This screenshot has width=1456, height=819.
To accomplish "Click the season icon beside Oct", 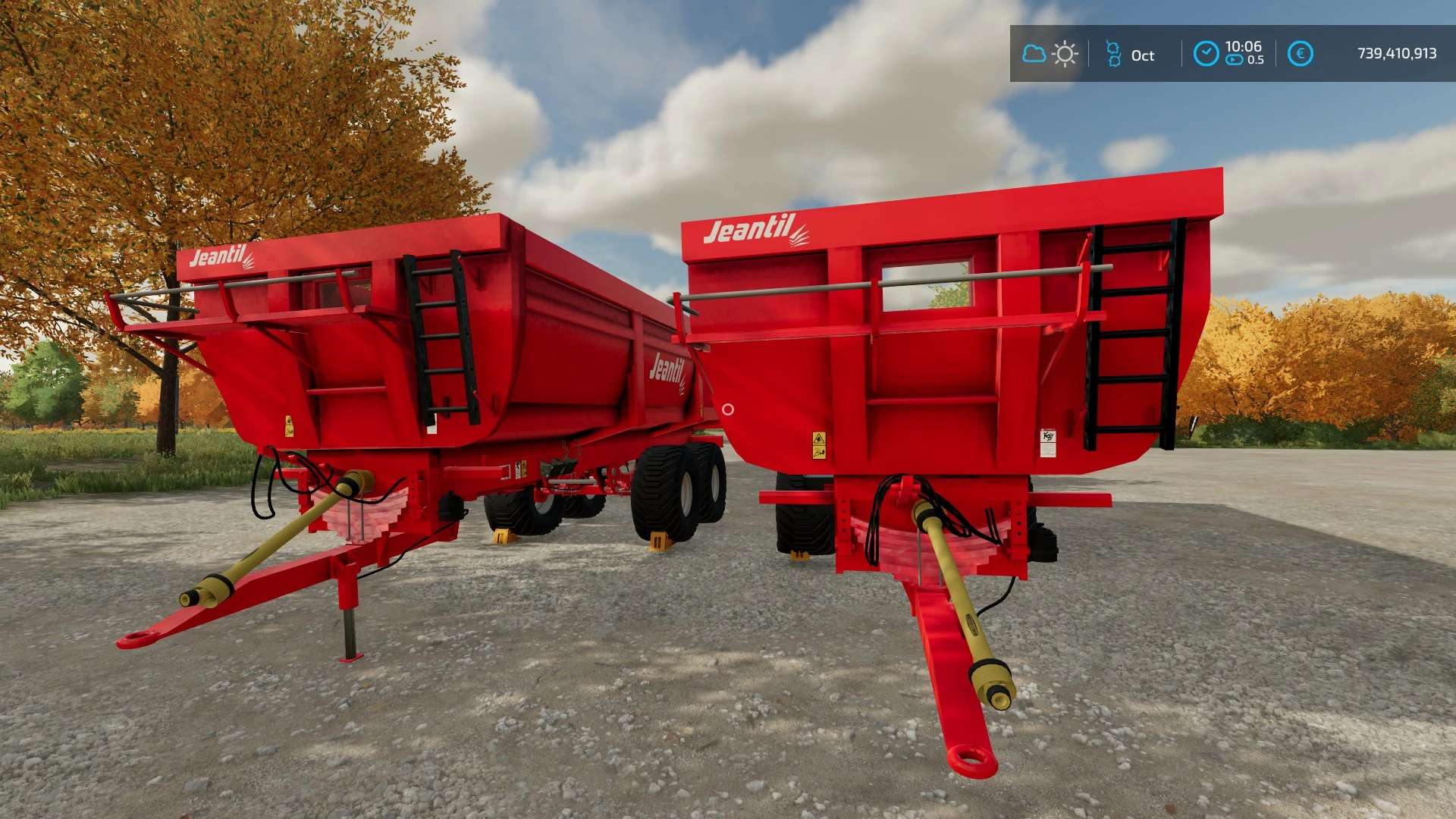I will pos(1113,54).
